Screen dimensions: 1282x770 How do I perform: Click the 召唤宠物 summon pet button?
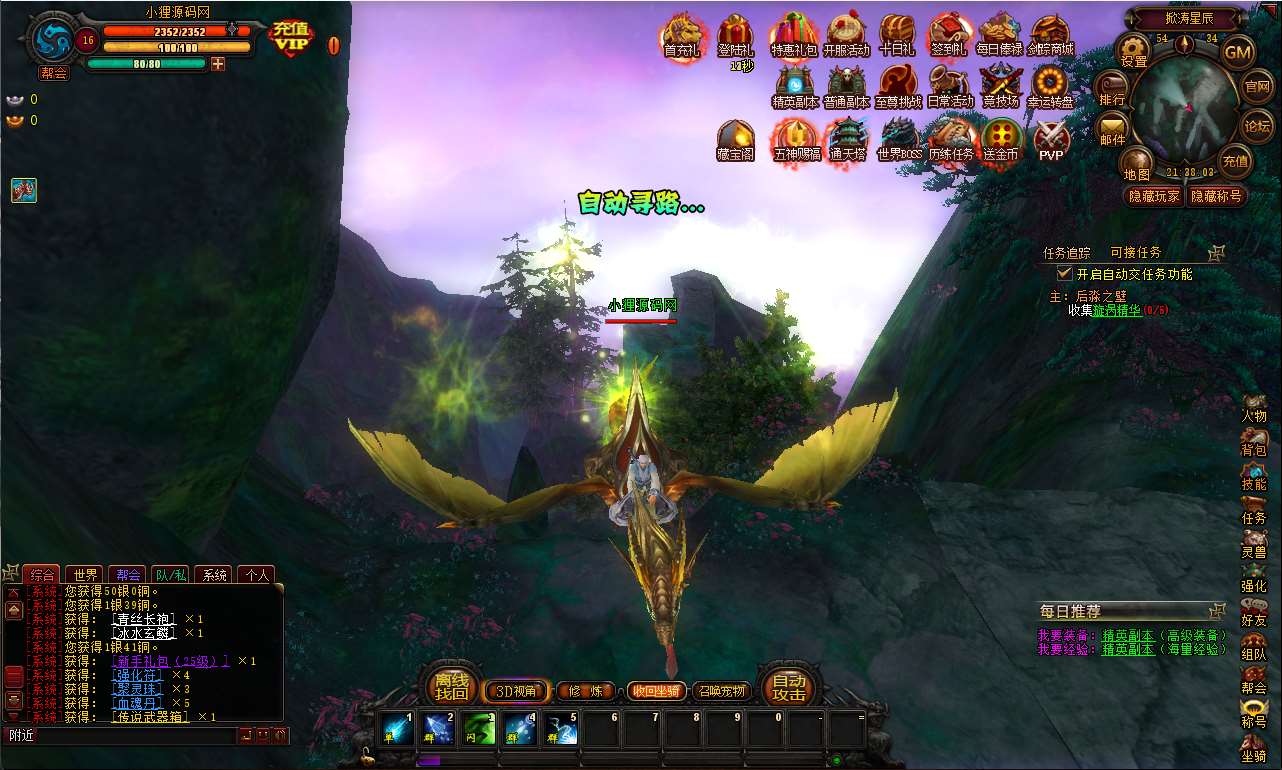pyautogui.click(x=721, y=690)
